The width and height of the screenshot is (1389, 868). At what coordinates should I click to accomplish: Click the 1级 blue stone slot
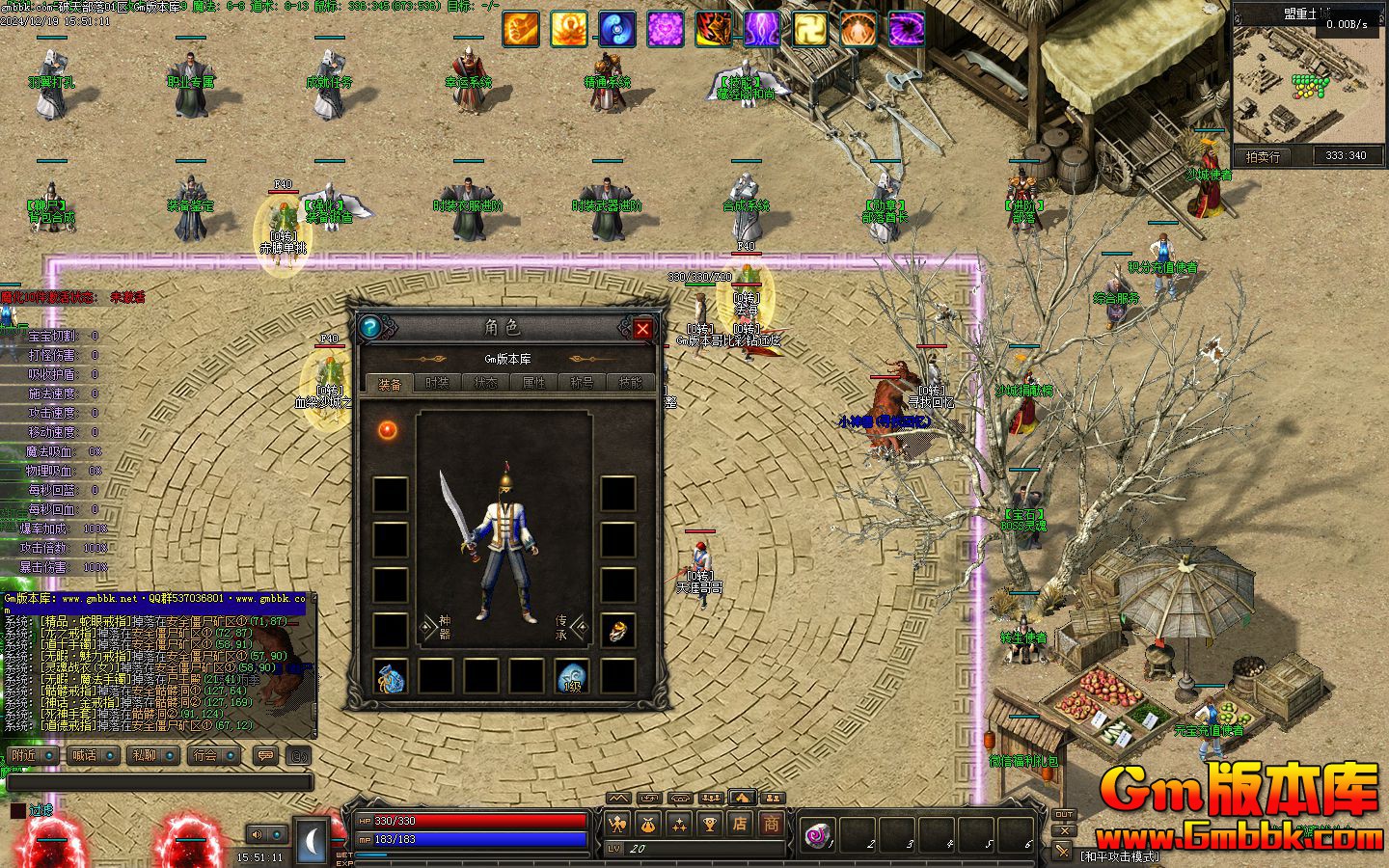pos(572,677)
